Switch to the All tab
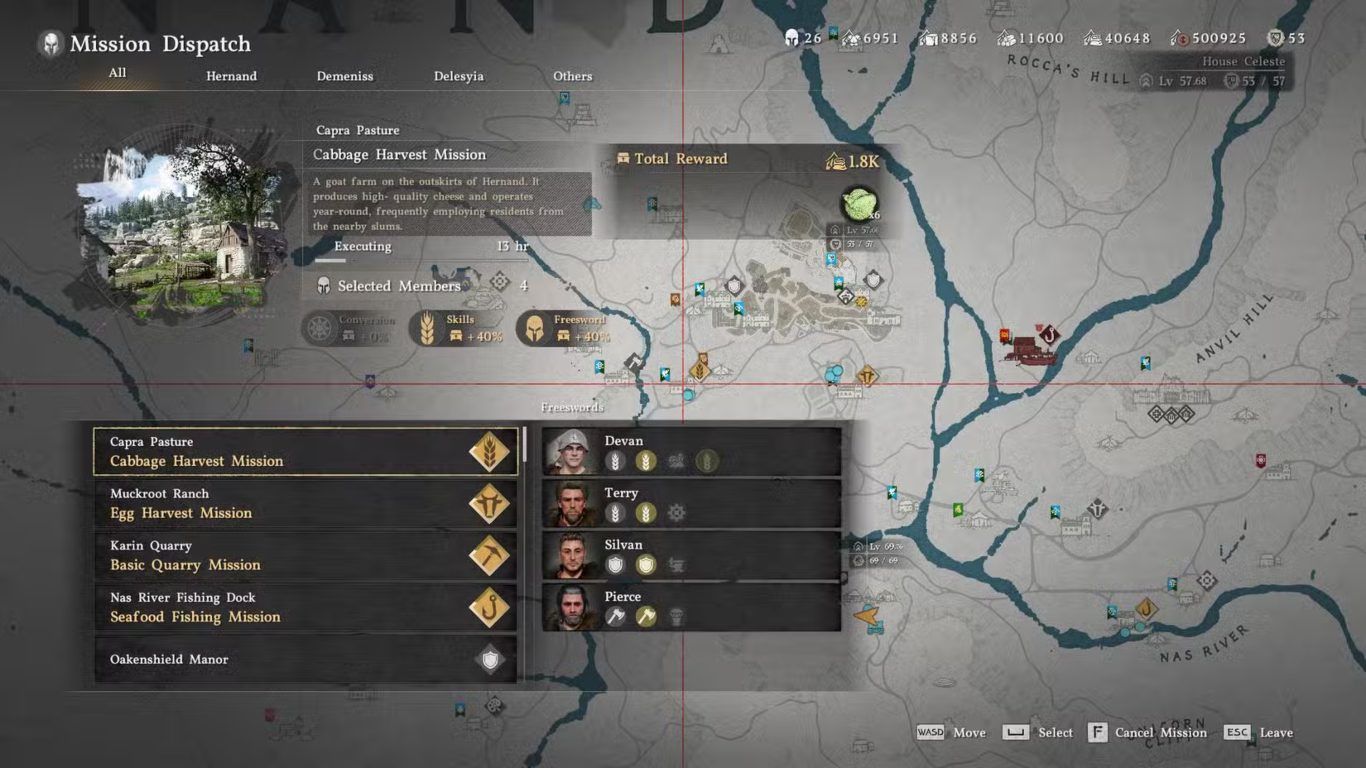1366x768 pixels. click(x=117, y=73)
